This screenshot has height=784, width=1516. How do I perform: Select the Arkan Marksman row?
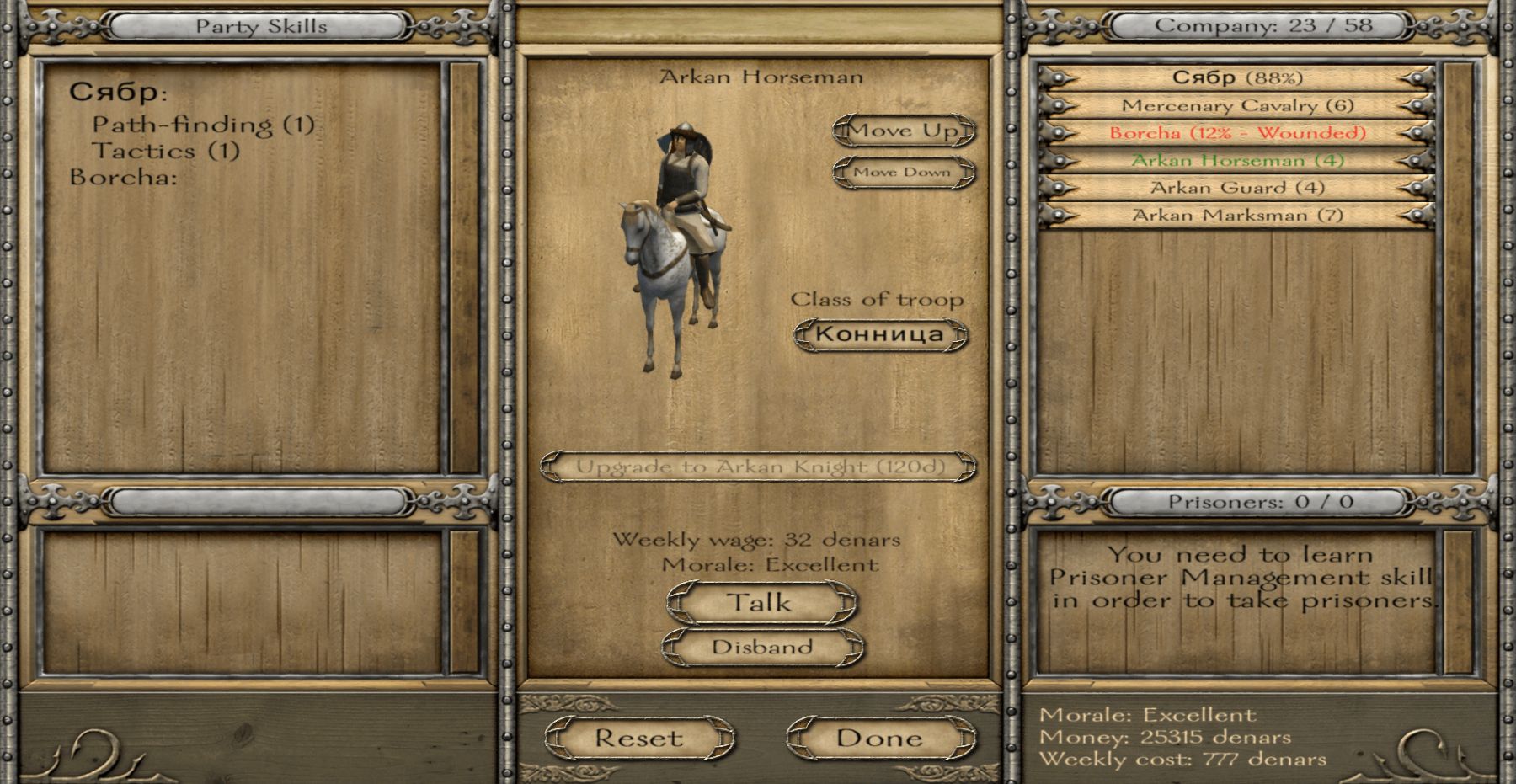(1236, 216)
